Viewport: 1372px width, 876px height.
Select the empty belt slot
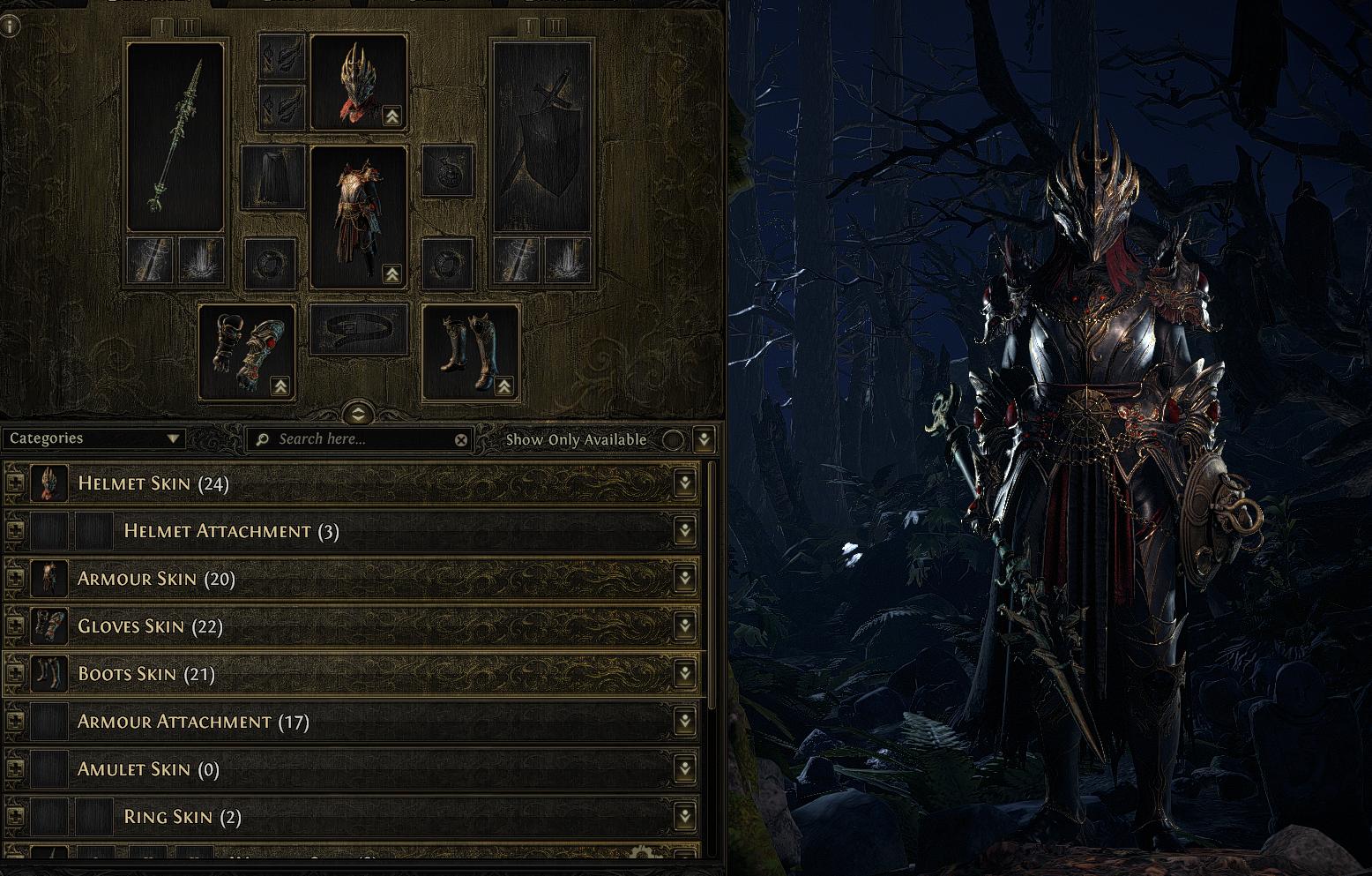coord(359,330)
